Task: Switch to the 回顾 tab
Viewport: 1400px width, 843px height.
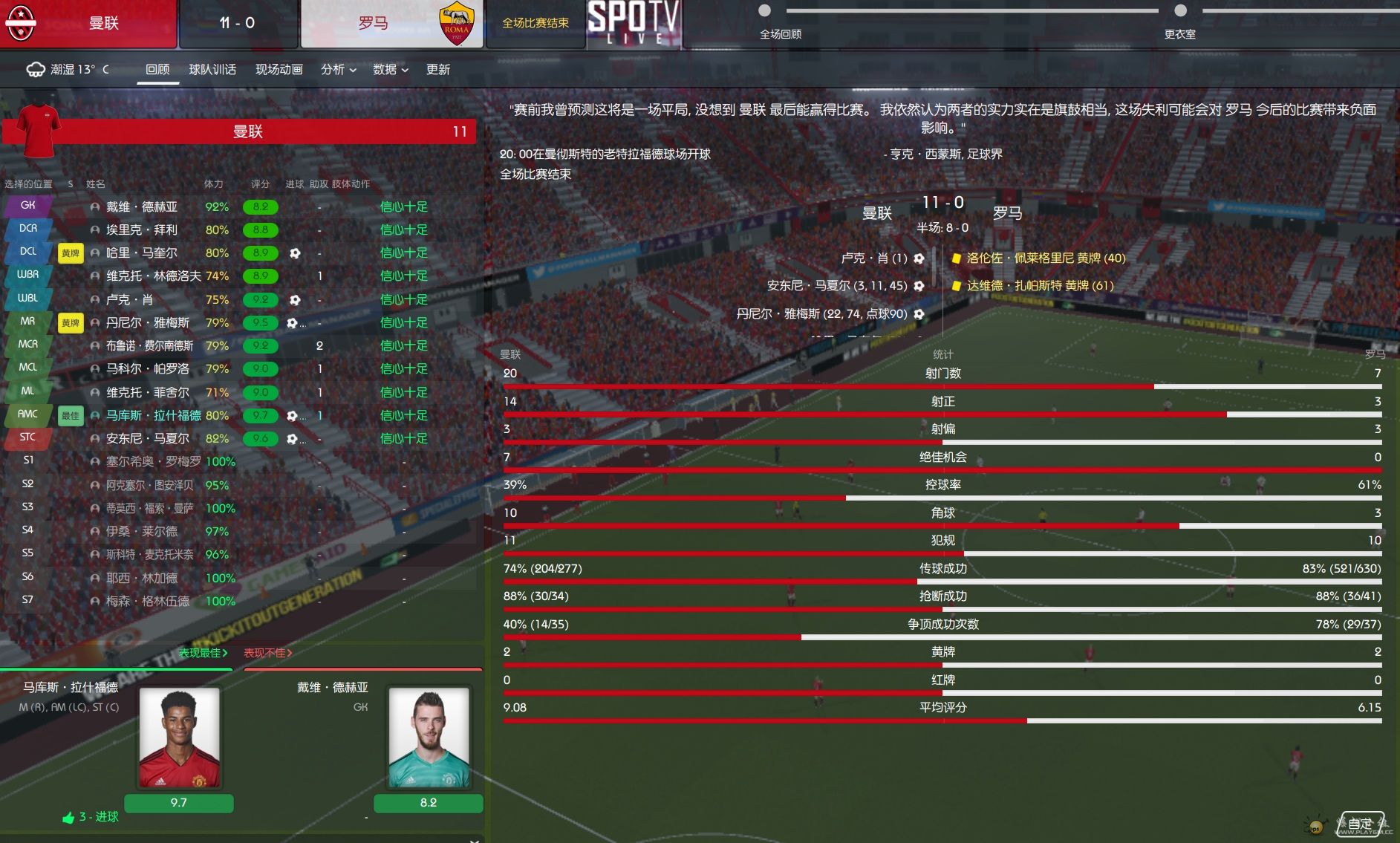Action: 157,69
